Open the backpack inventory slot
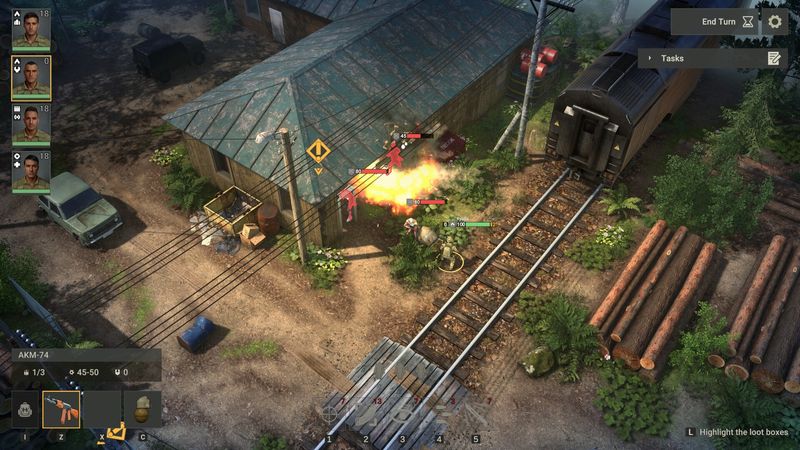800x450 pixels. [25, 409]
